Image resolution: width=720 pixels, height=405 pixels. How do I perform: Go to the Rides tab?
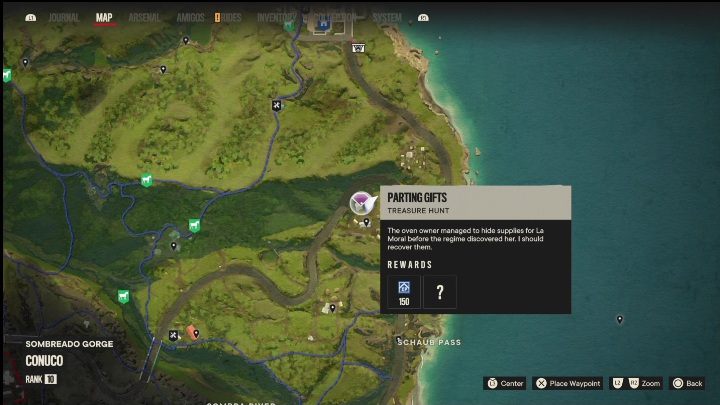click(230, 18)
